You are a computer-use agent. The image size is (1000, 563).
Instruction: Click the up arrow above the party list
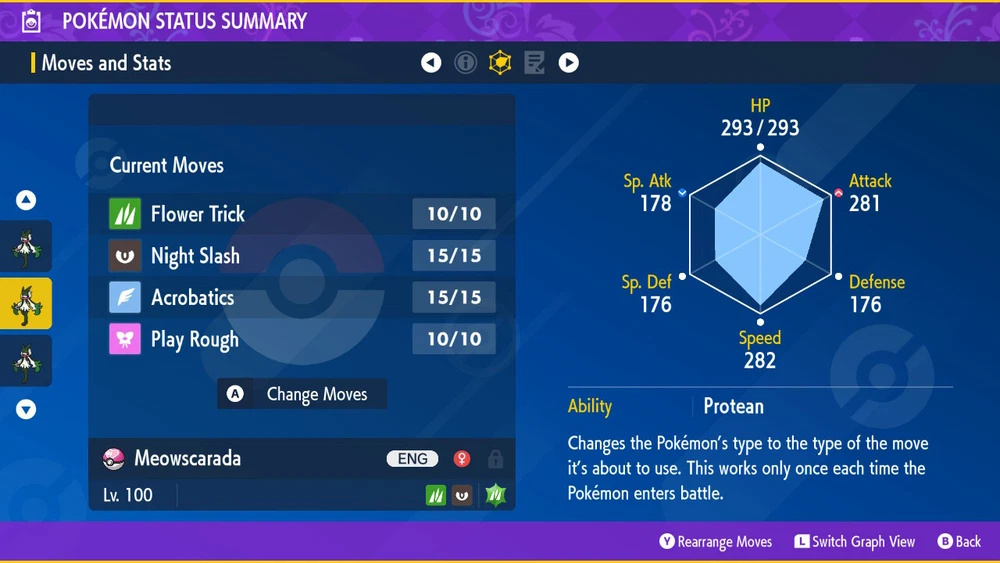(x=26, y=200)
